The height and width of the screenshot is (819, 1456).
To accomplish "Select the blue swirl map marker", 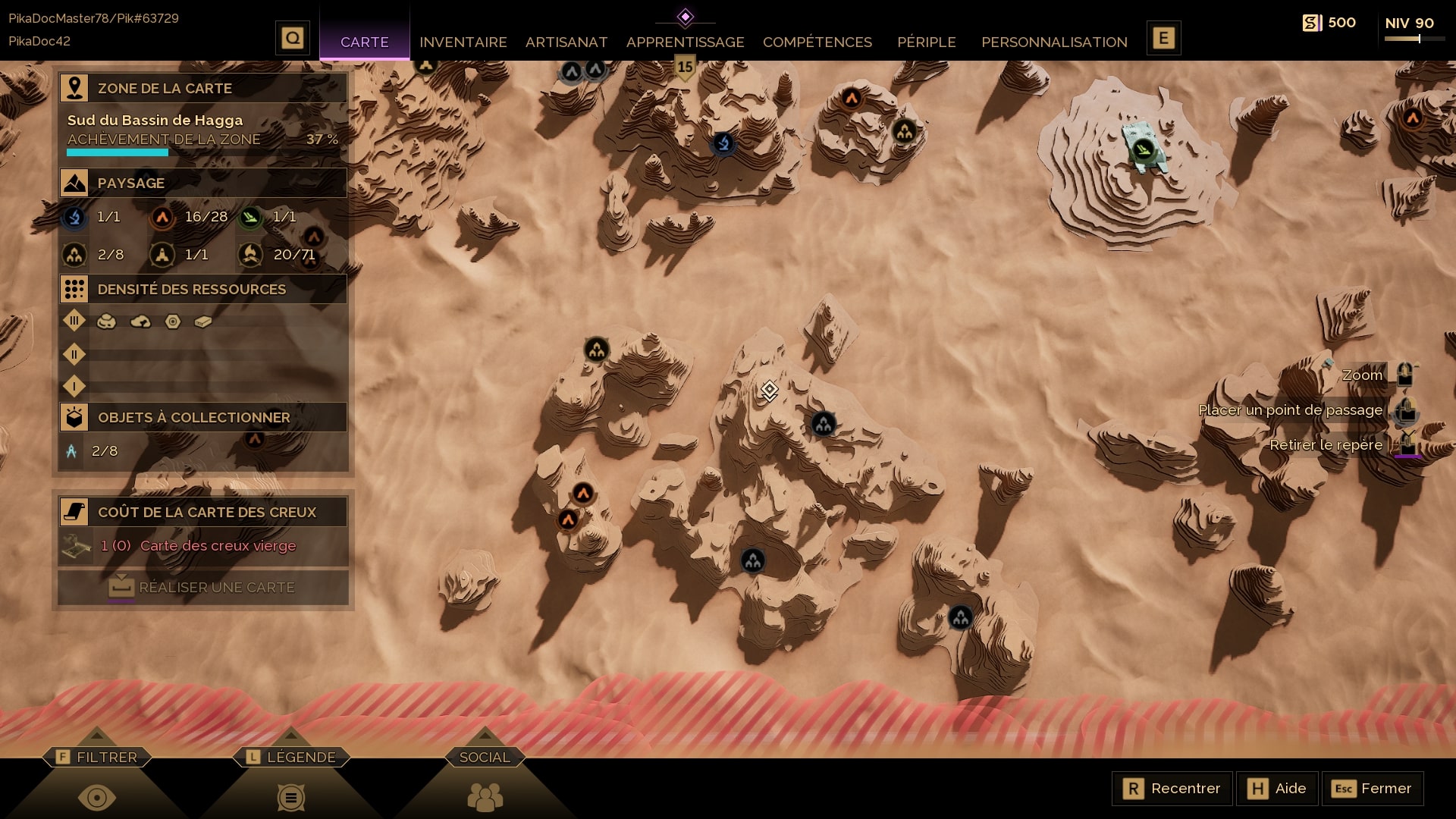I will (x=723, y=143).
